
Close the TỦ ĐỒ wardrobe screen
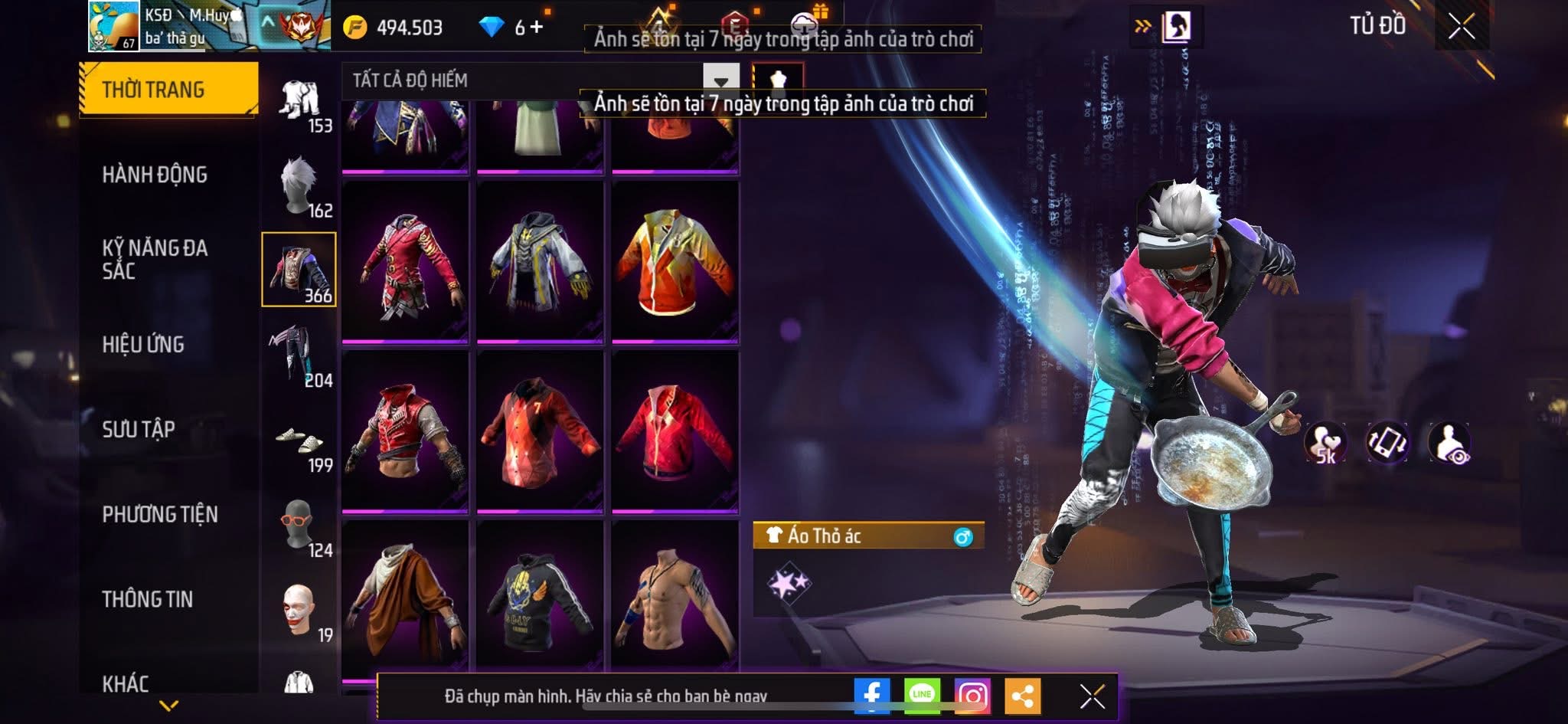(x=1461, y=27)
